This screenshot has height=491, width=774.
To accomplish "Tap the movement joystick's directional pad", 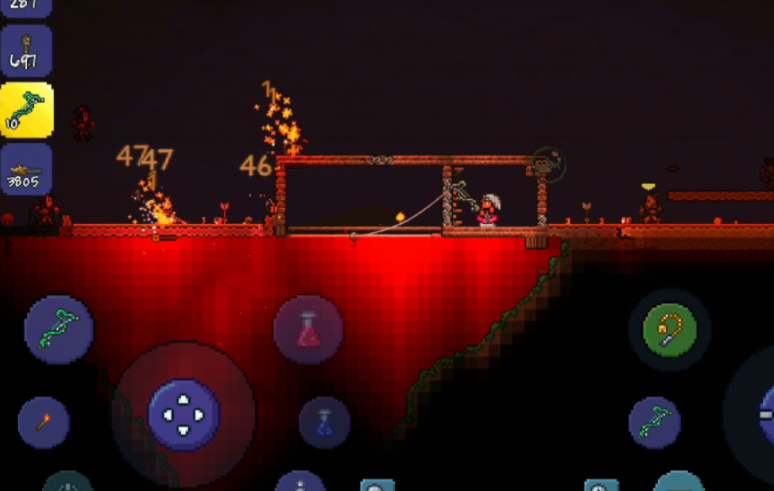I will [183, 414].
